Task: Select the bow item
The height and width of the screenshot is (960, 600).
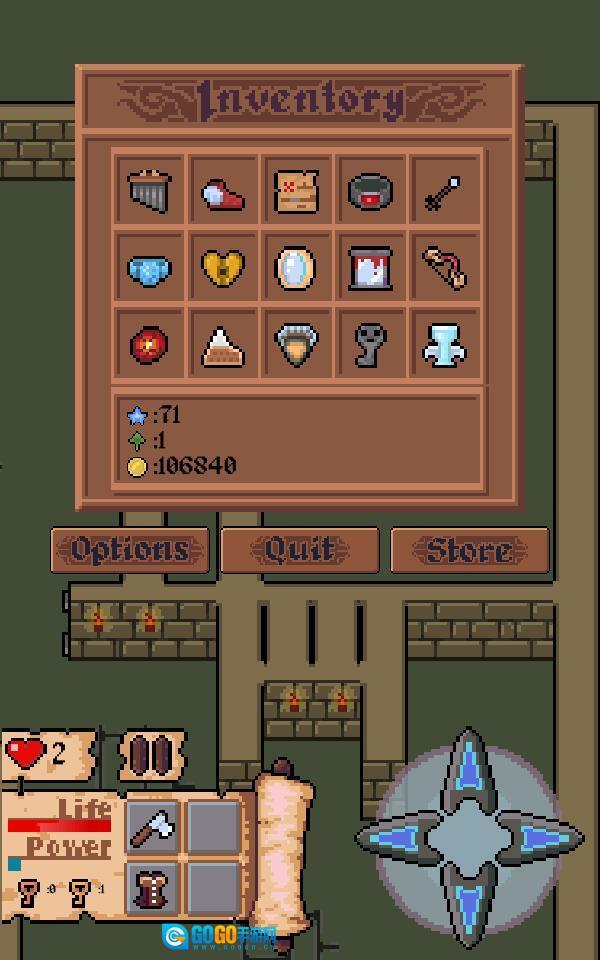Action: click(444, 268)
